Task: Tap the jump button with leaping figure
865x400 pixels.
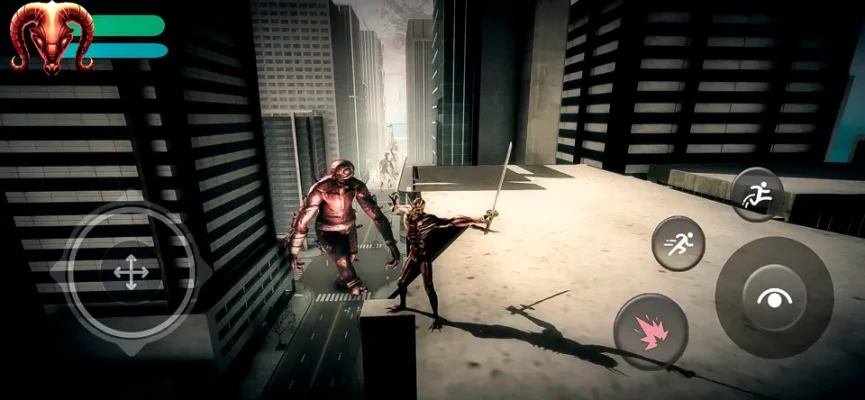Action: pyautogui.click(x=755, y=195)
